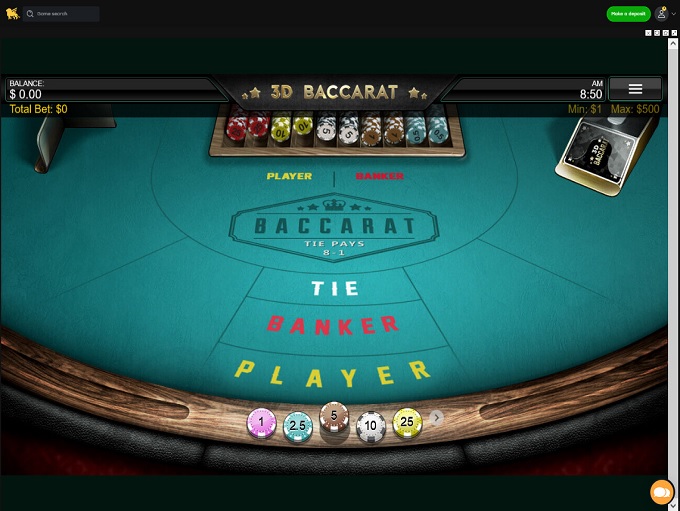Image resolution: width=680 pixels, height=511 pixels.
Task: Click the green Make a deposit button
Action: click(x=628, y=14)
